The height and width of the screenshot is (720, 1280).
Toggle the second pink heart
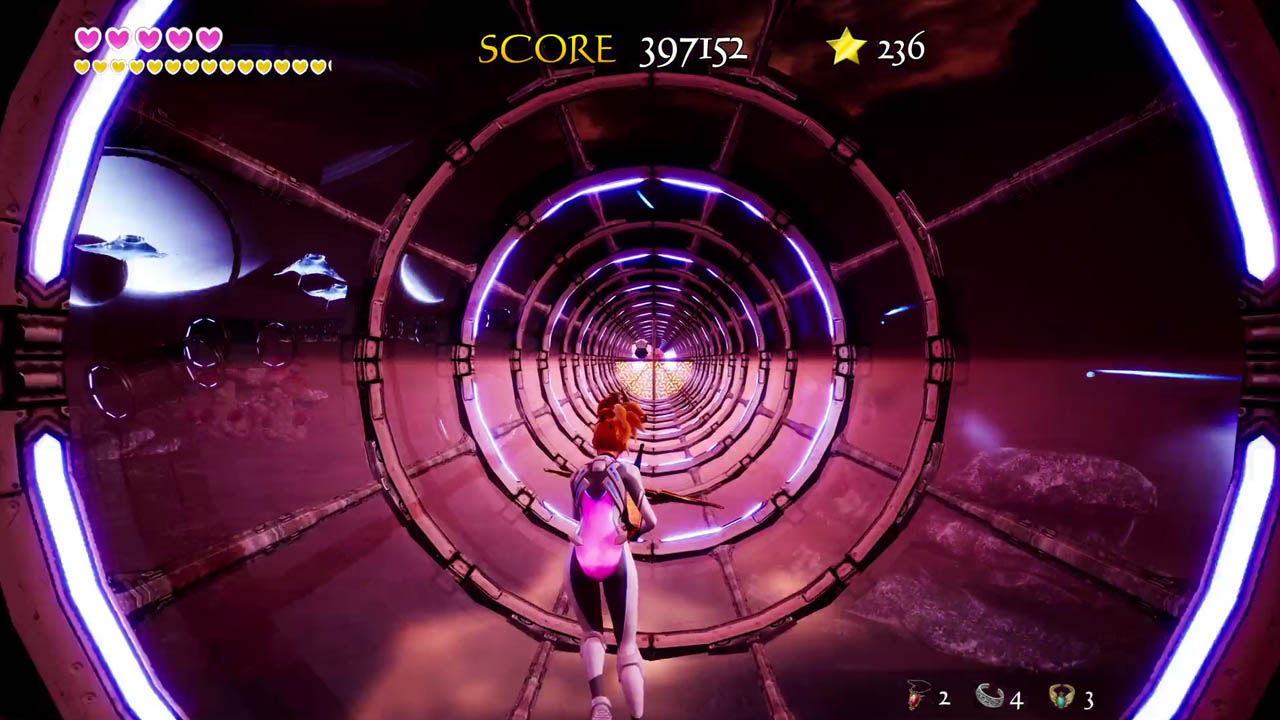118,38
